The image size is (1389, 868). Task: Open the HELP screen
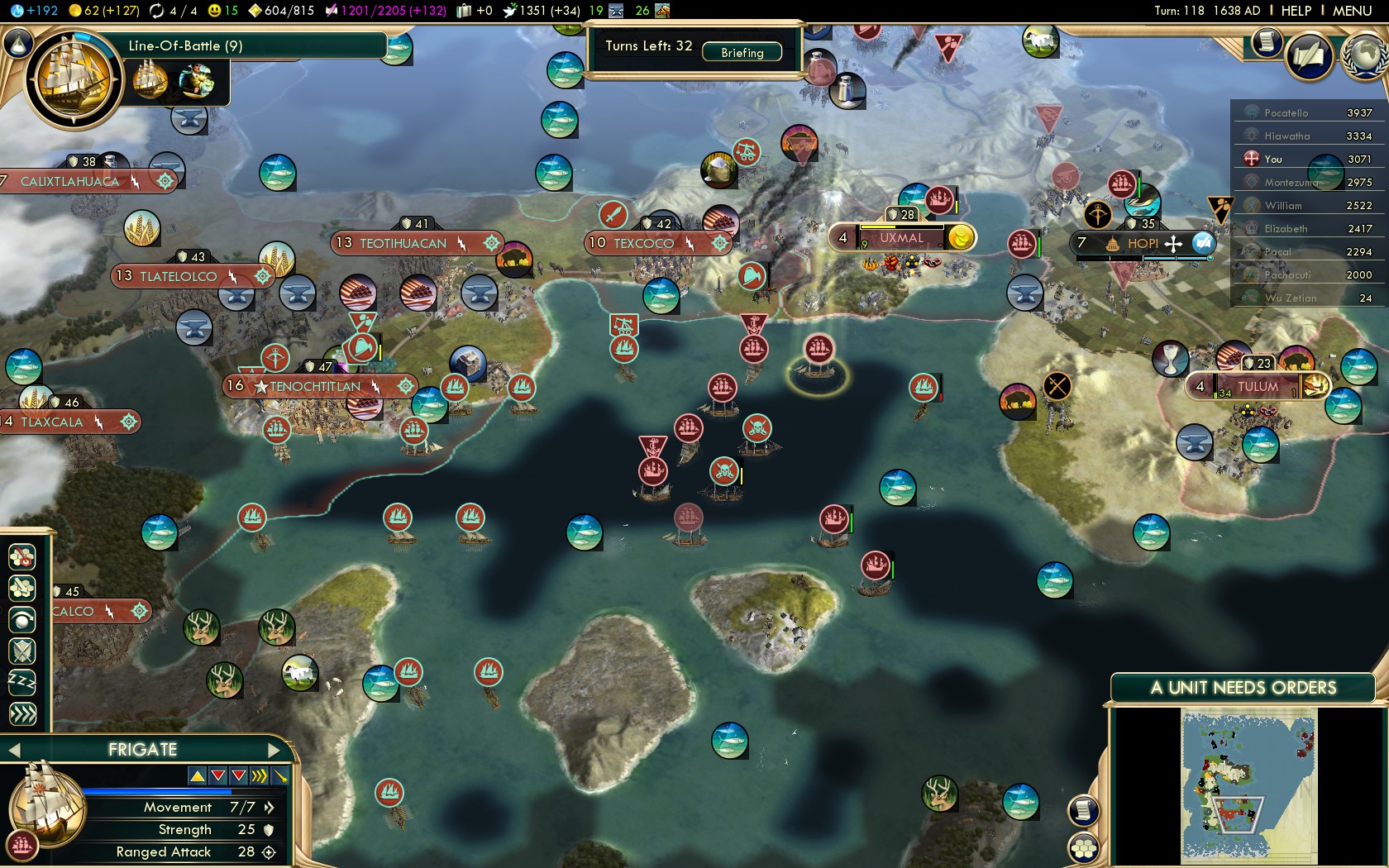[x=1296, y=11]
